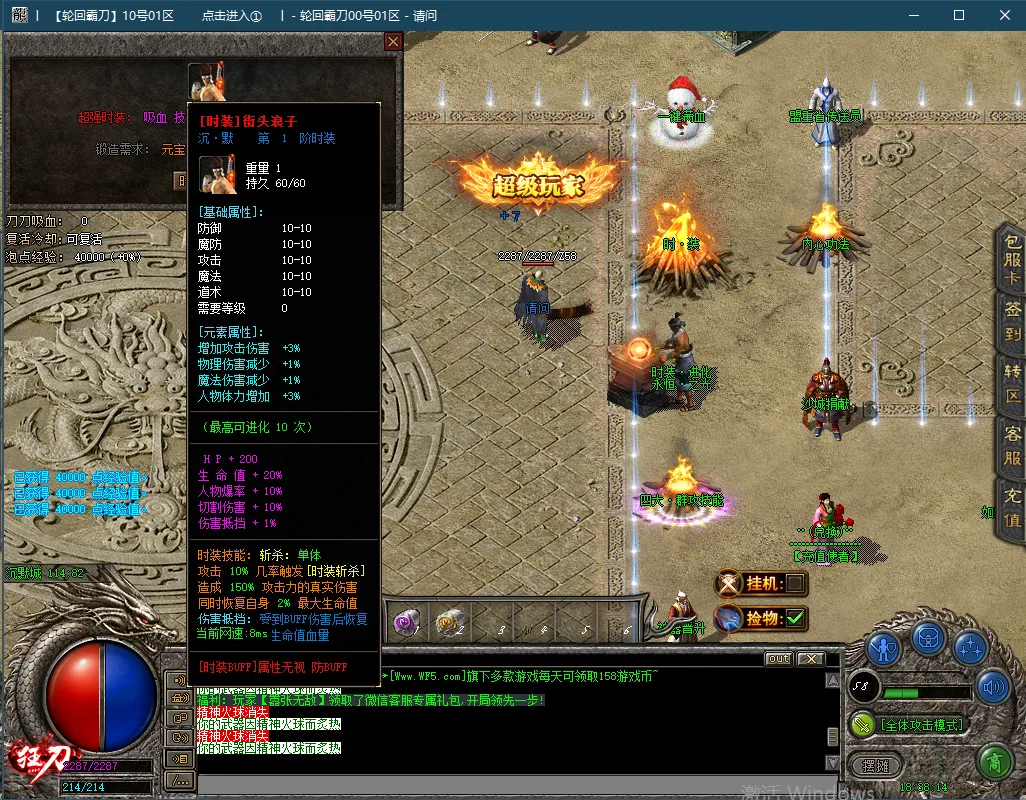This screenshot has width=1026, height=800.
Task: Open the 充值 recharge tab
Action: click(1012, 508)
